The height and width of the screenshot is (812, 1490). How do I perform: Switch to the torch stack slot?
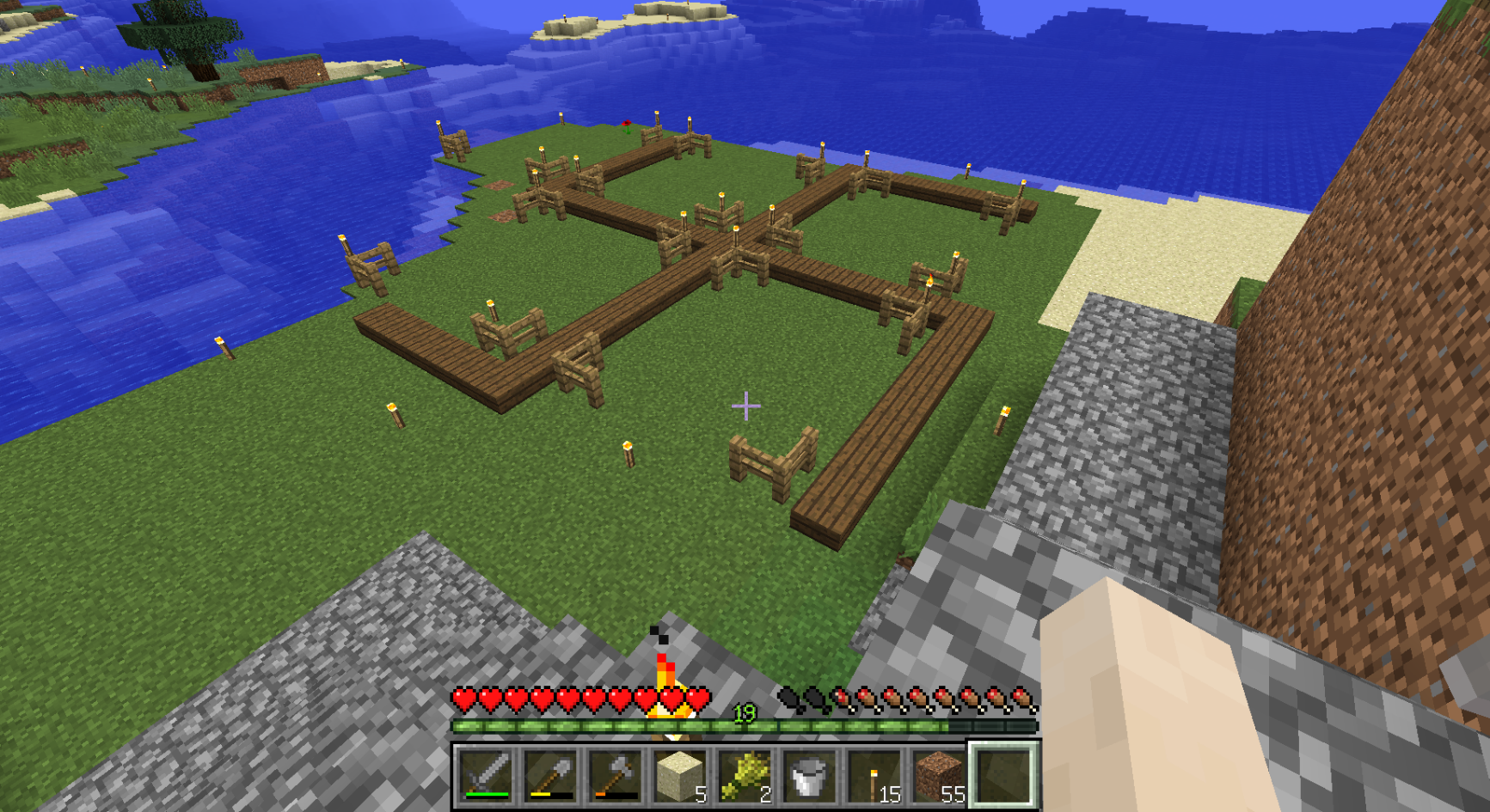pos(874,774)
